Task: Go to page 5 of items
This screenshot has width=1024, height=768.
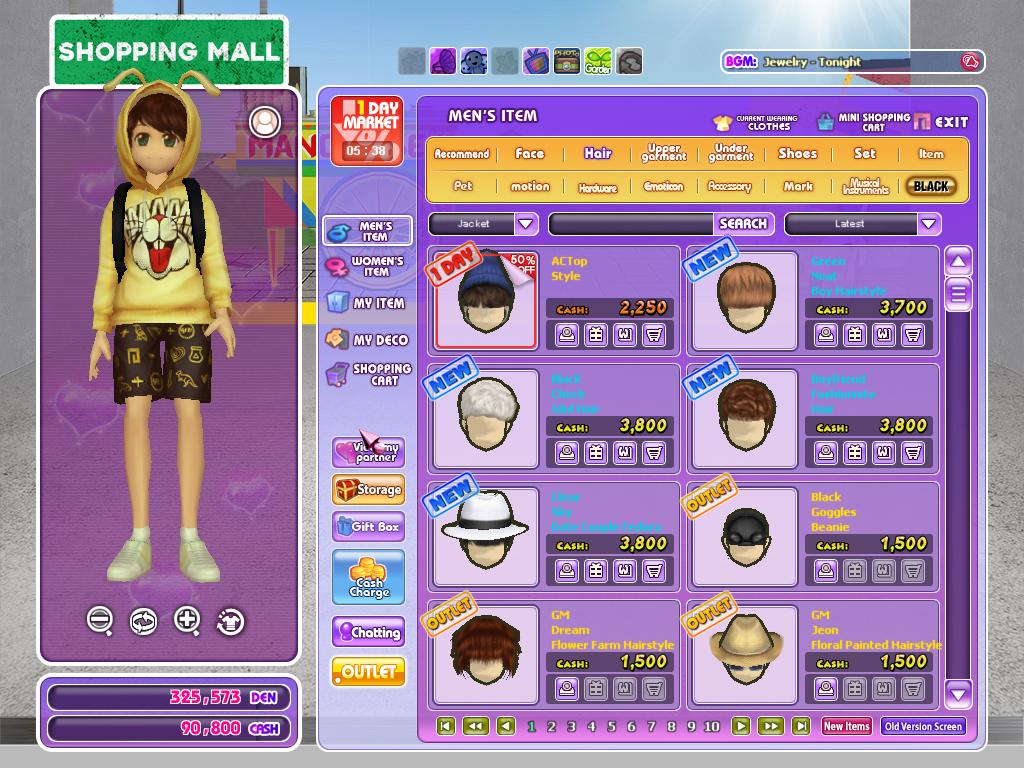Action: [611, 727]
